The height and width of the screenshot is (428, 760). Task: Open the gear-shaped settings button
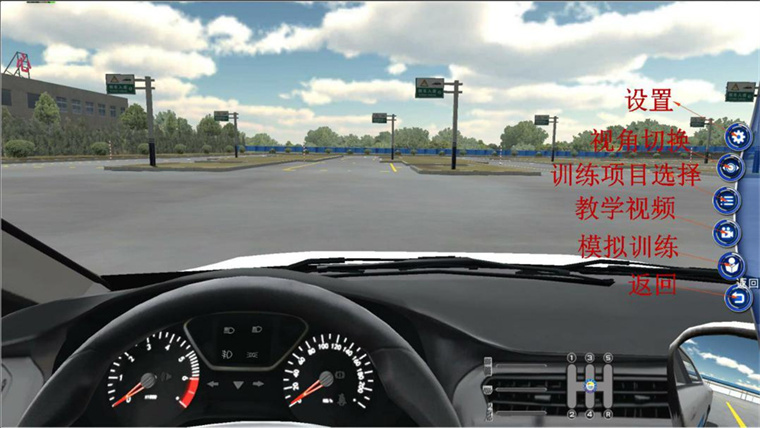[x=737, y=136]
